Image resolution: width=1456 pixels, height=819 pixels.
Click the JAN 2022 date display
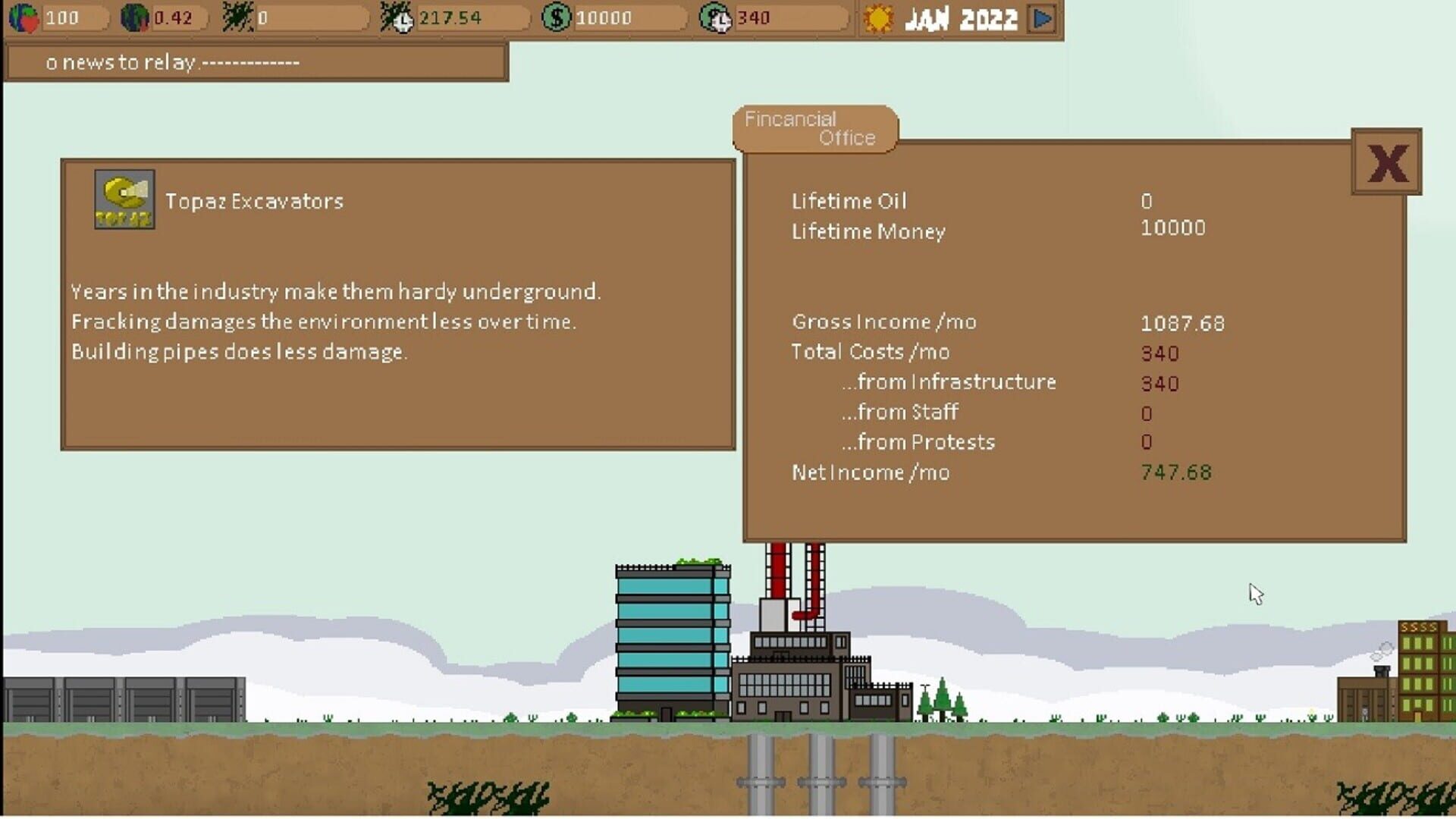[x=959, y=18]
